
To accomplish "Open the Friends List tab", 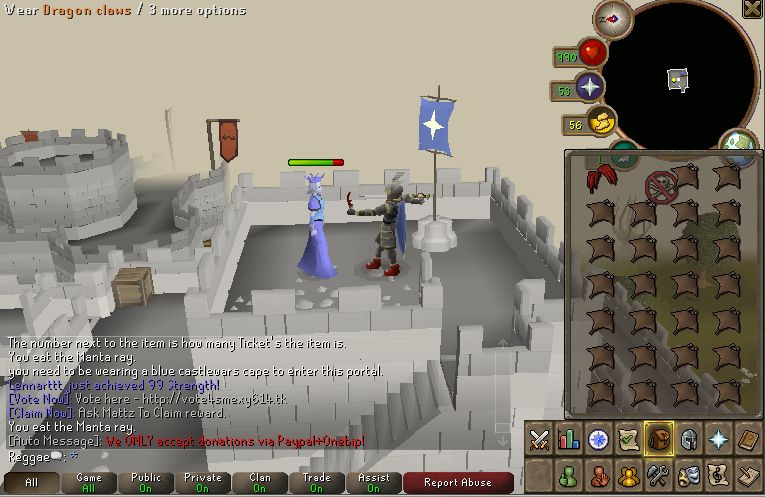I will pyautogui.click(x=569, y=474).
